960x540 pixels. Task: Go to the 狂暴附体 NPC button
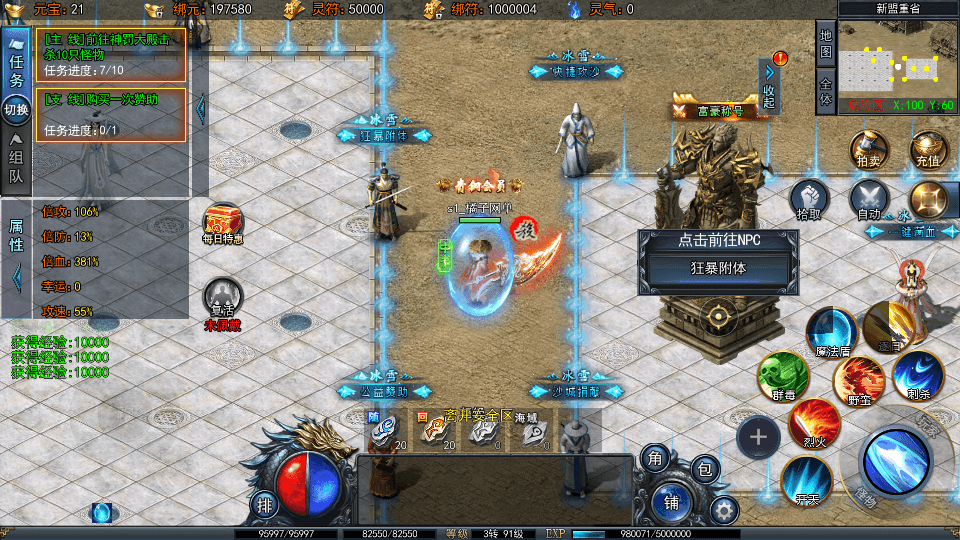[x=718, y=268]
